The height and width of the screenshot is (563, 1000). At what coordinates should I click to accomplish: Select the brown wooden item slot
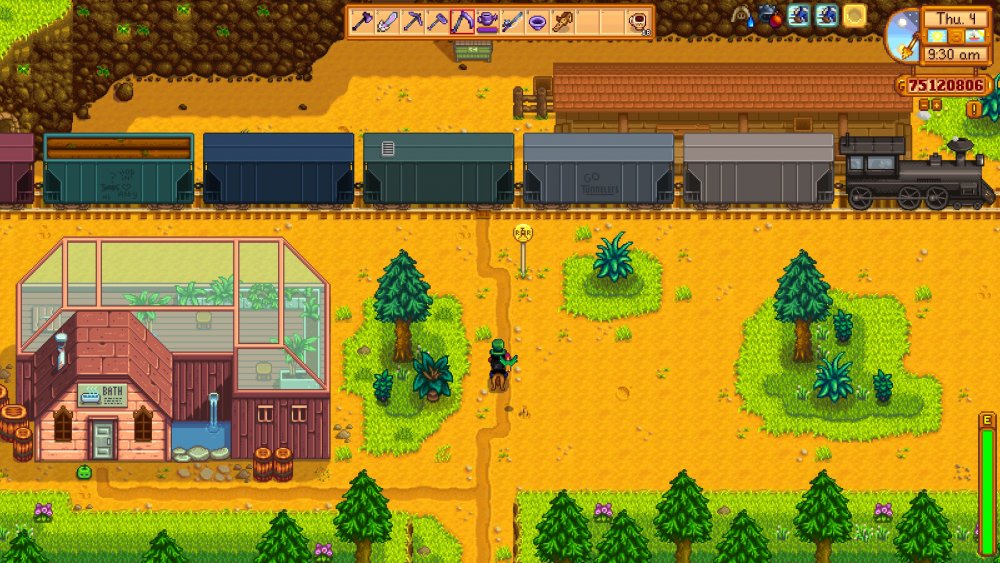563,21
